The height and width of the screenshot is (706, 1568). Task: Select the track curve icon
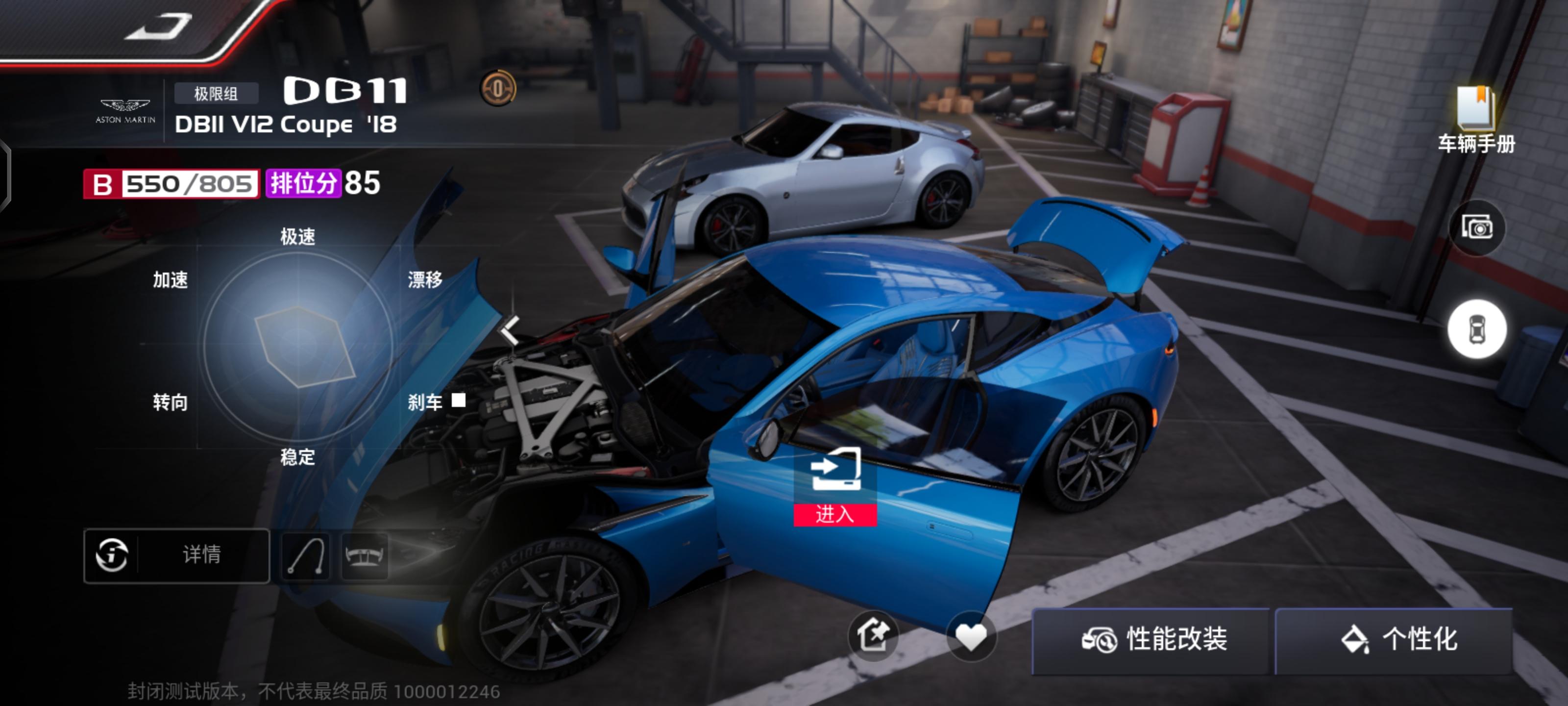305,555
